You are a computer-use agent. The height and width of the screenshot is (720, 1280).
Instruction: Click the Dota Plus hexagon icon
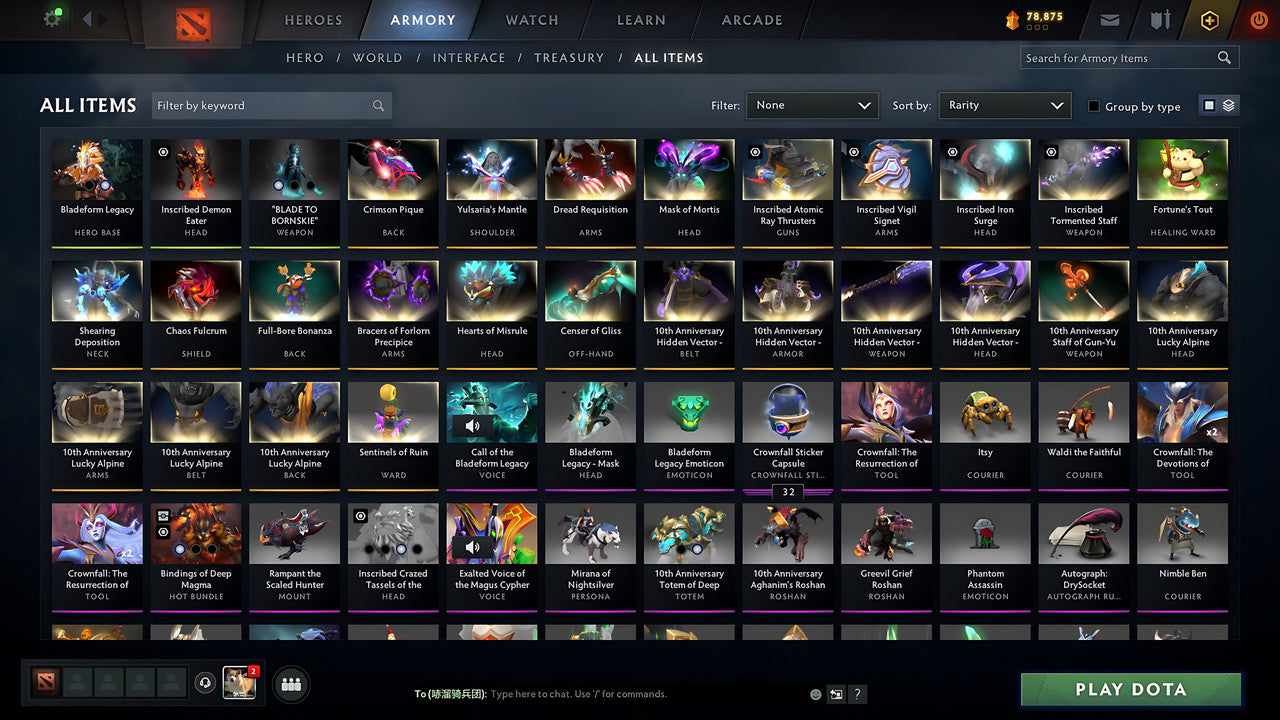click(x=1208, y=19)
